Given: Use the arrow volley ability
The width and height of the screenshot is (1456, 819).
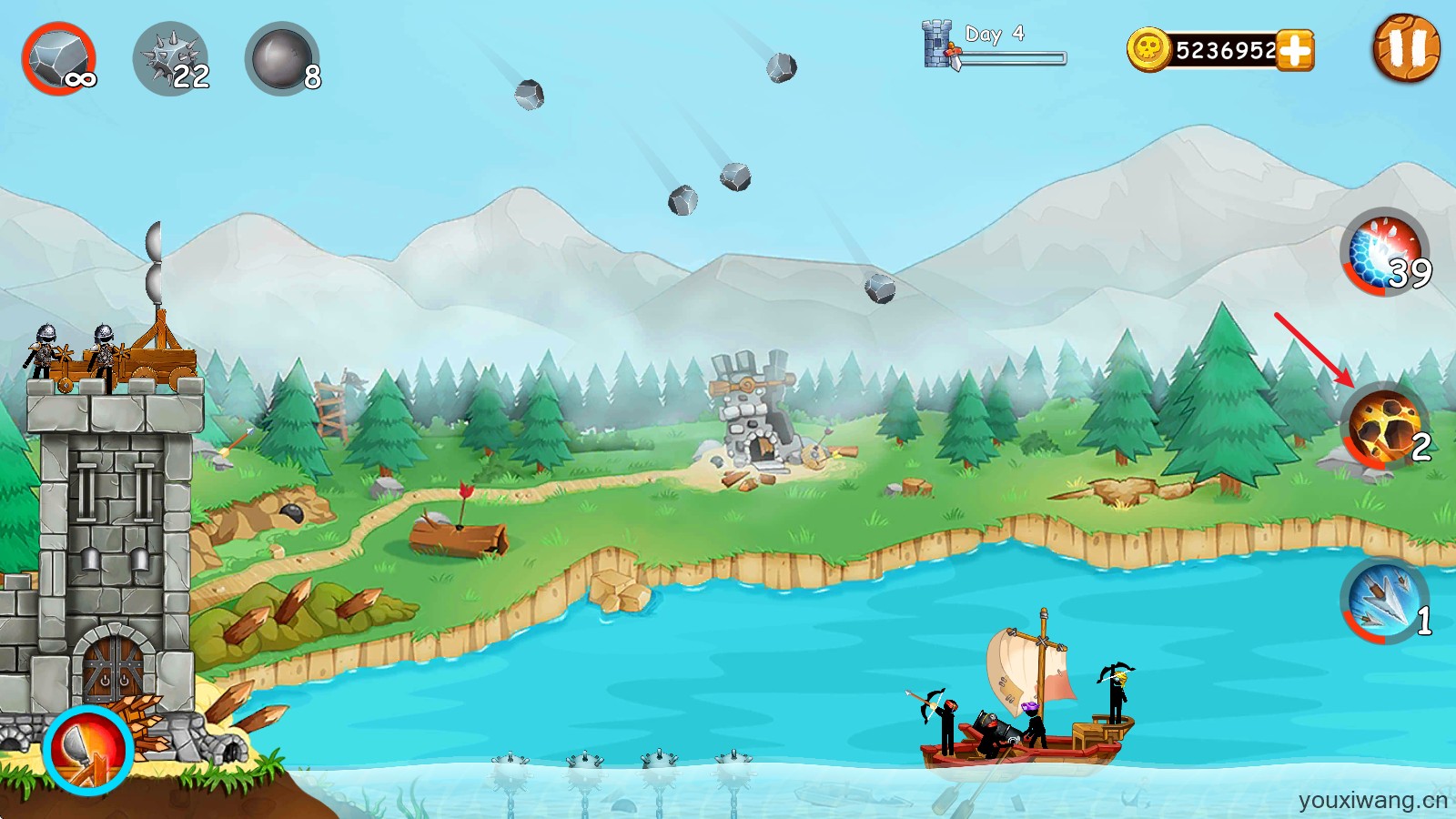Looking at the screenshot, I should pos(1383,600).
